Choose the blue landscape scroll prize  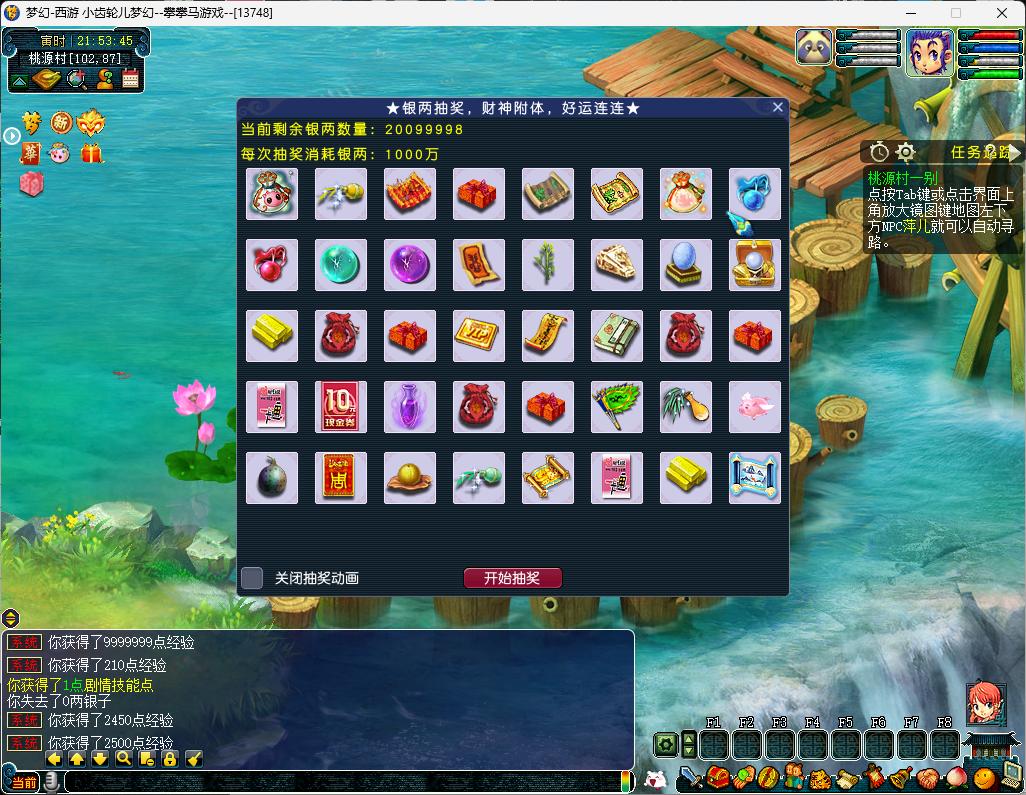coord(755,478)
